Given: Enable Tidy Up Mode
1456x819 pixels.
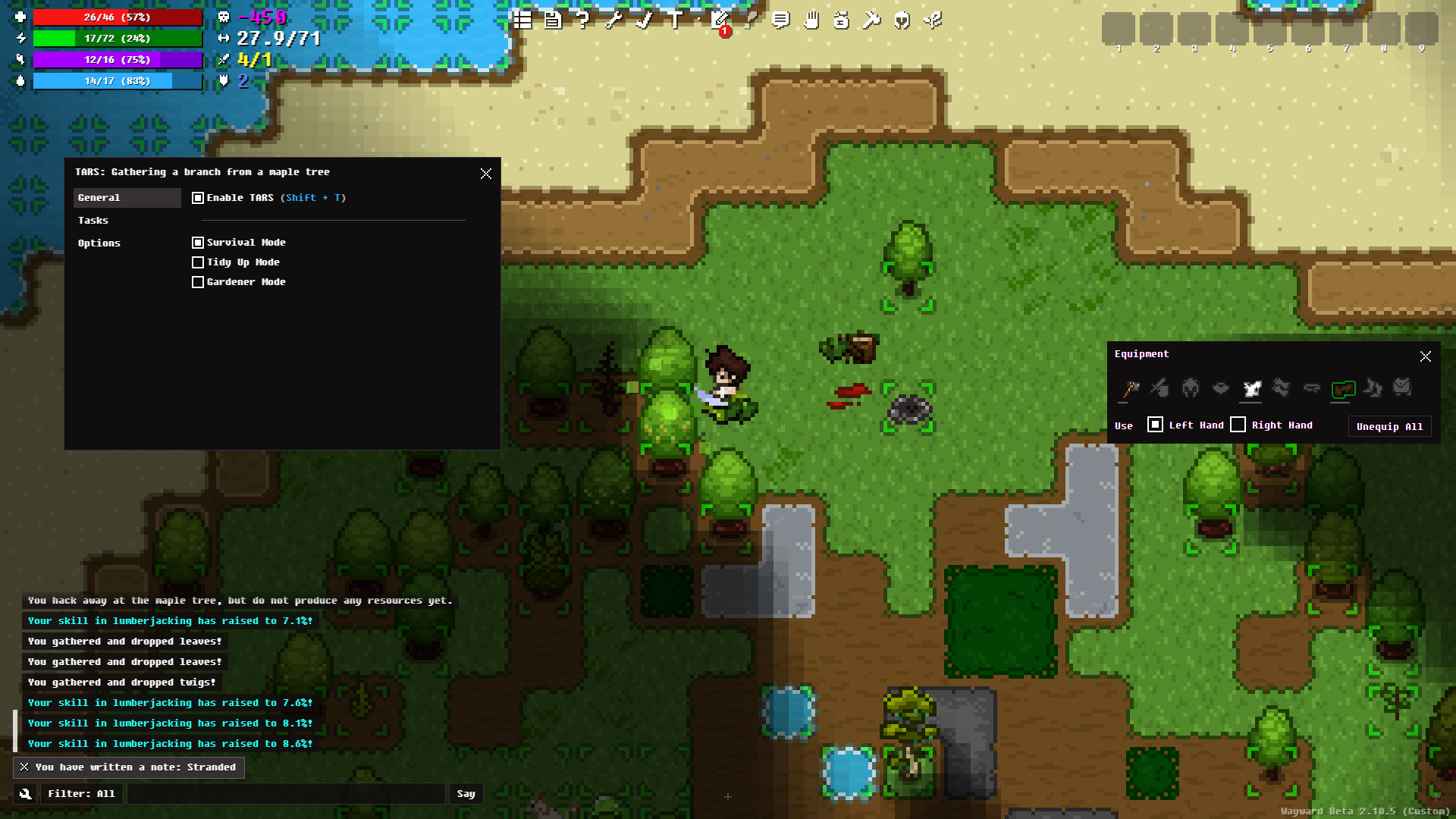Looking at the screenshot, I should tap(198, 262).
